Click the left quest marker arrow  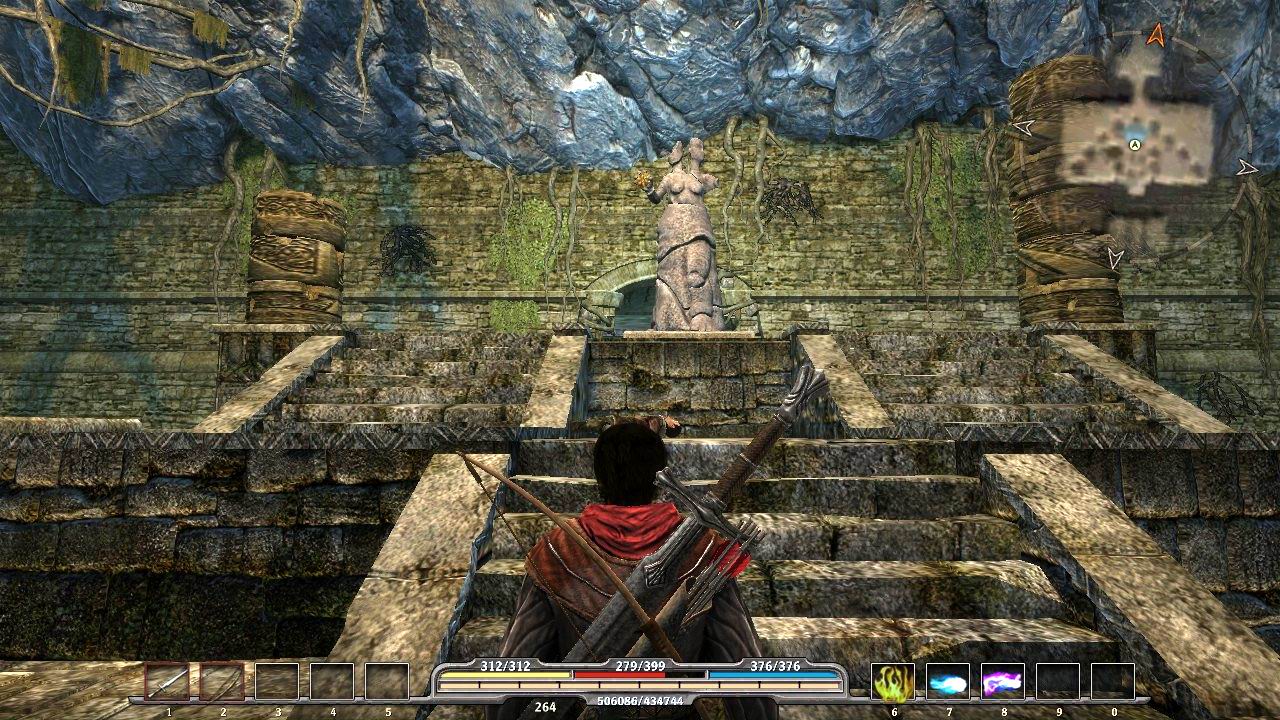tap(1022, 127)
